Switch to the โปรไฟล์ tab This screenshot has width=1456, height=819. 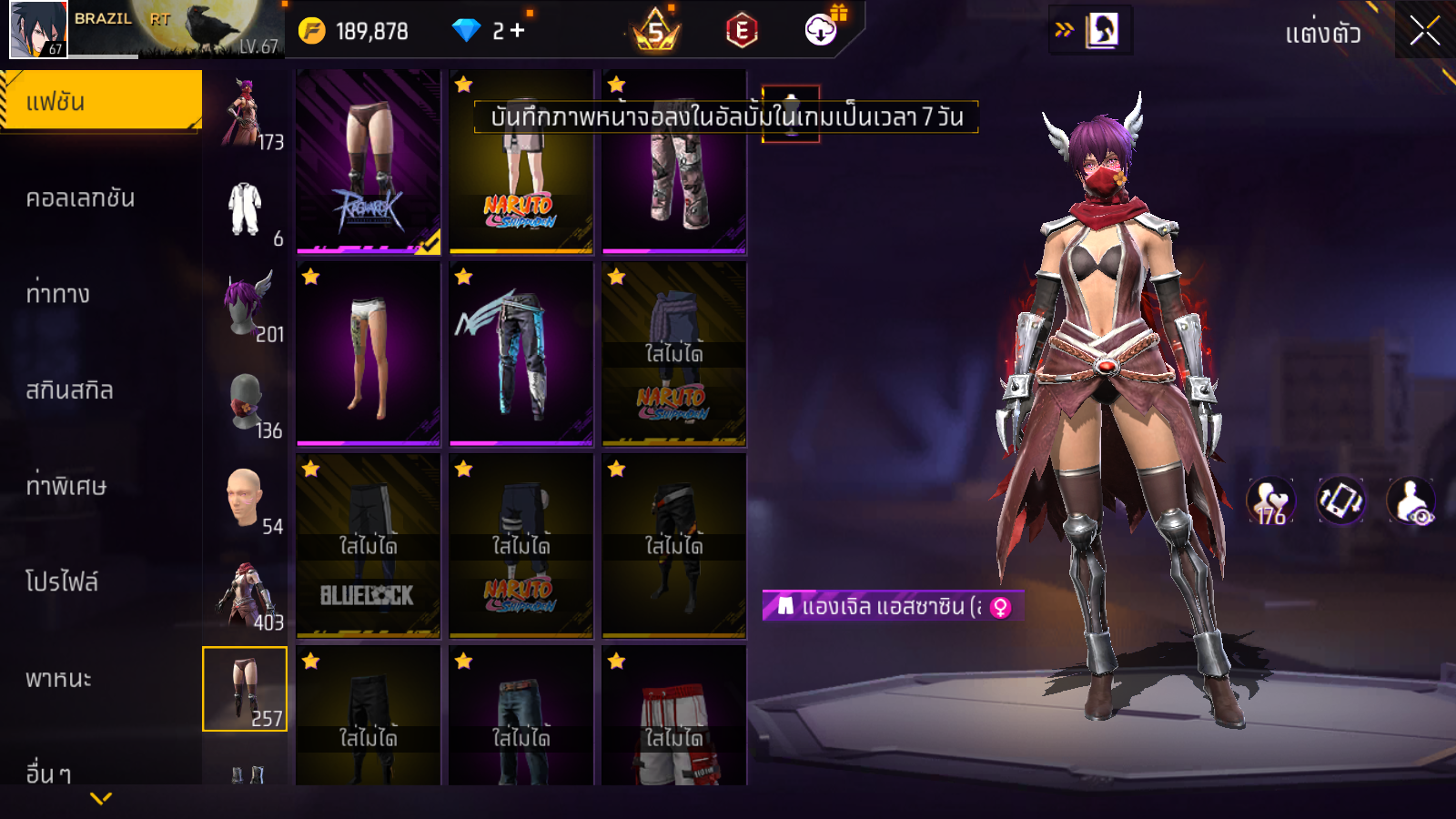62,582
